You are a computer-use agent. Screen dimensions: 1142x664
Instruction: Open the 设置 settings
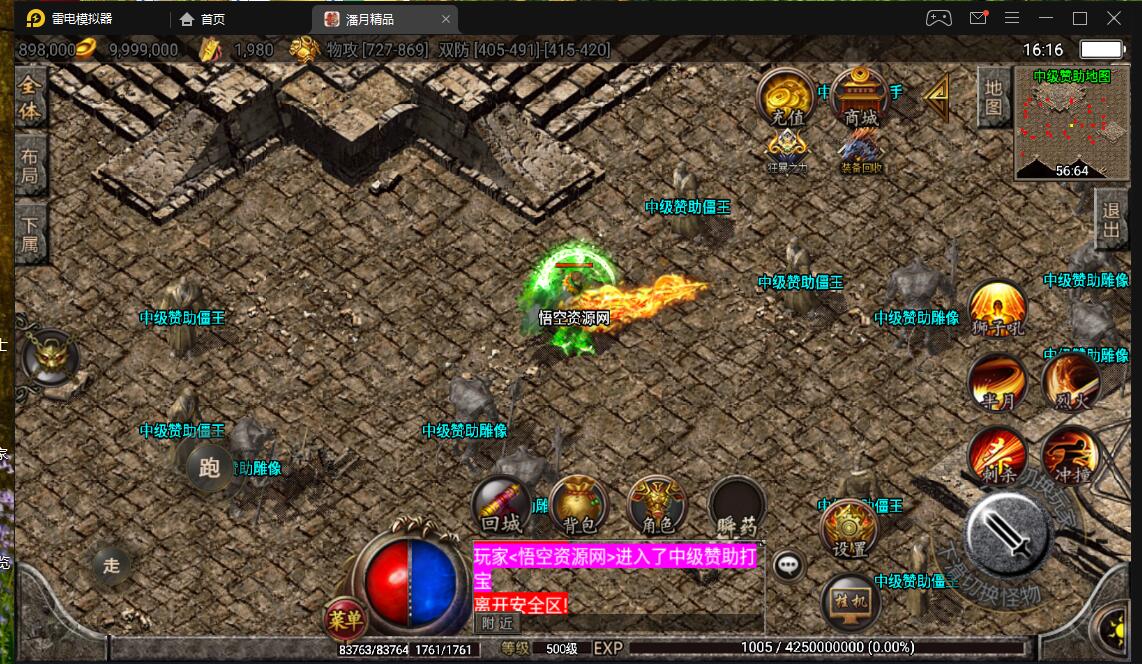coord(849,529)
